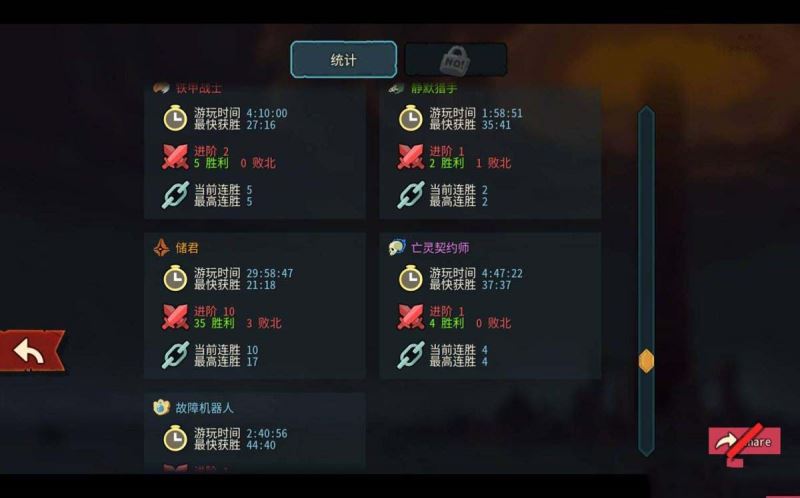Click the red Share button
Screen dimensions: 800x498
click(745, 441)
